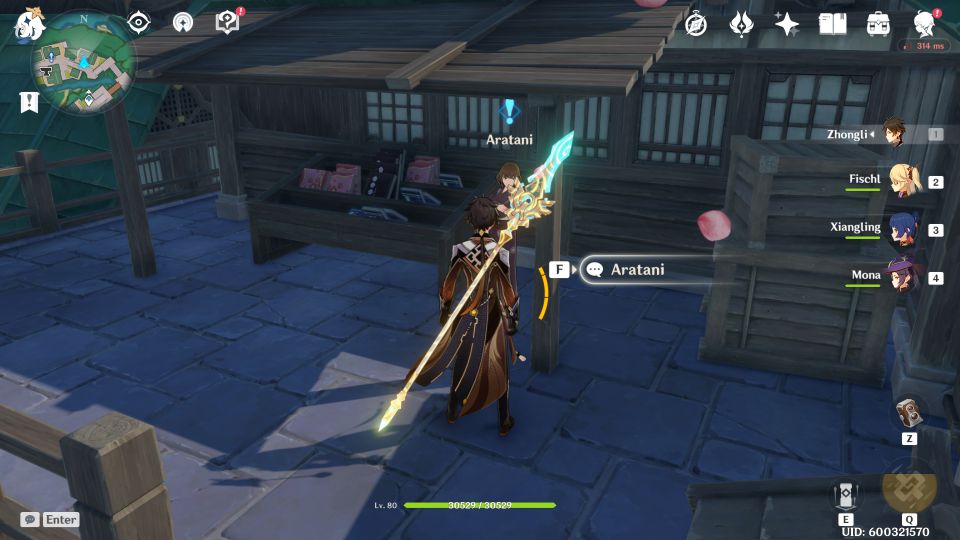Open the compass events icon
This screenshot has height=540, width=960.
(x=696, y=24)
